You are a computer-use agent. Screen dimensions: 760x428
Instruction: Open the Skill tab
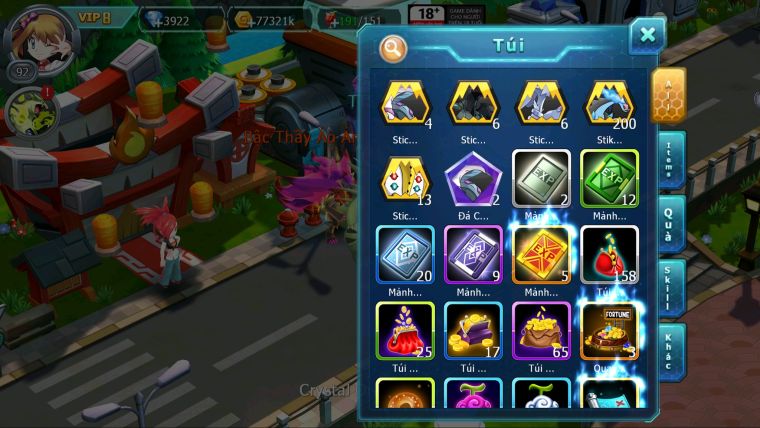(x=669, y=288)
